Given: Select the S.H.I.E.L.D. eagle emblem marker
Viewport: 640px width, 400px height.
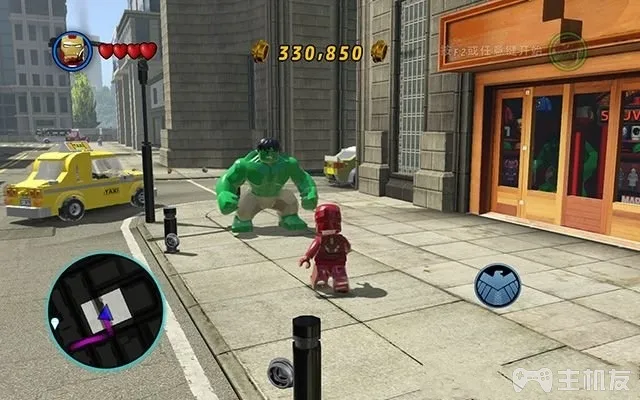Looking at the screenshot, I should [x=497, y=286].
